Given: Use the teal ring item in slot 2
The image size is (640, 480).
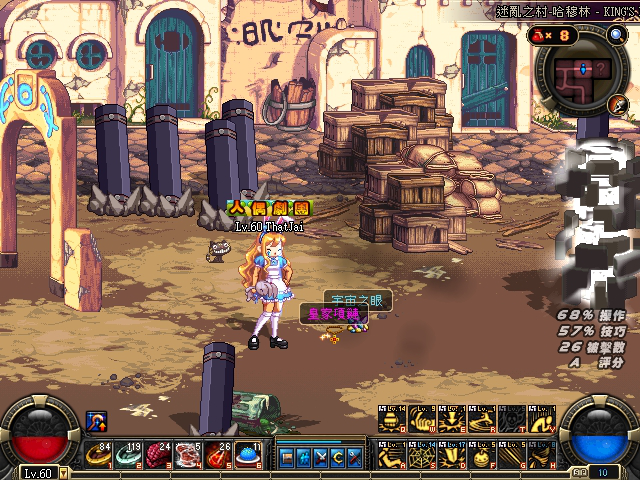Looking at the screenshot, I should click(129, 455).
